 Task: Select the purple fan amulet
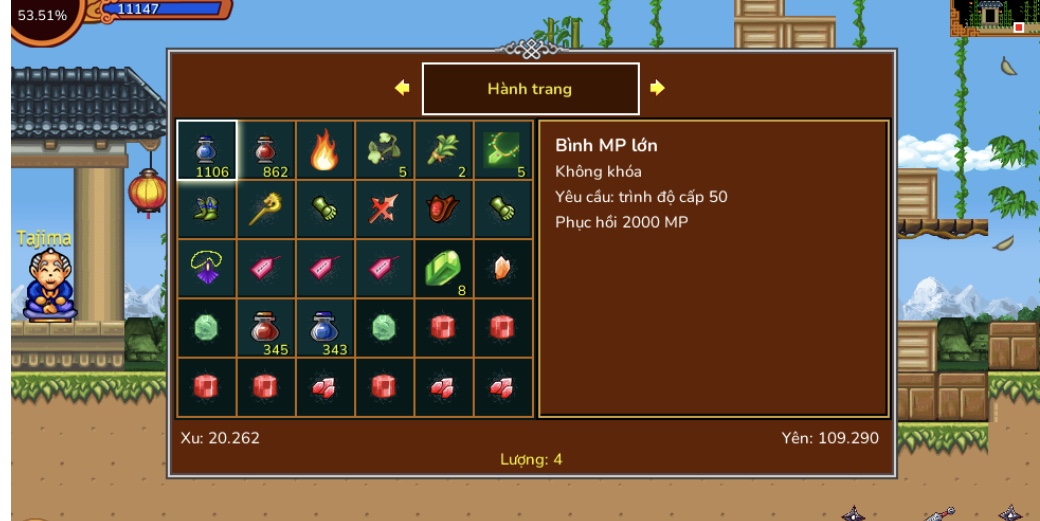coord(207,269)
